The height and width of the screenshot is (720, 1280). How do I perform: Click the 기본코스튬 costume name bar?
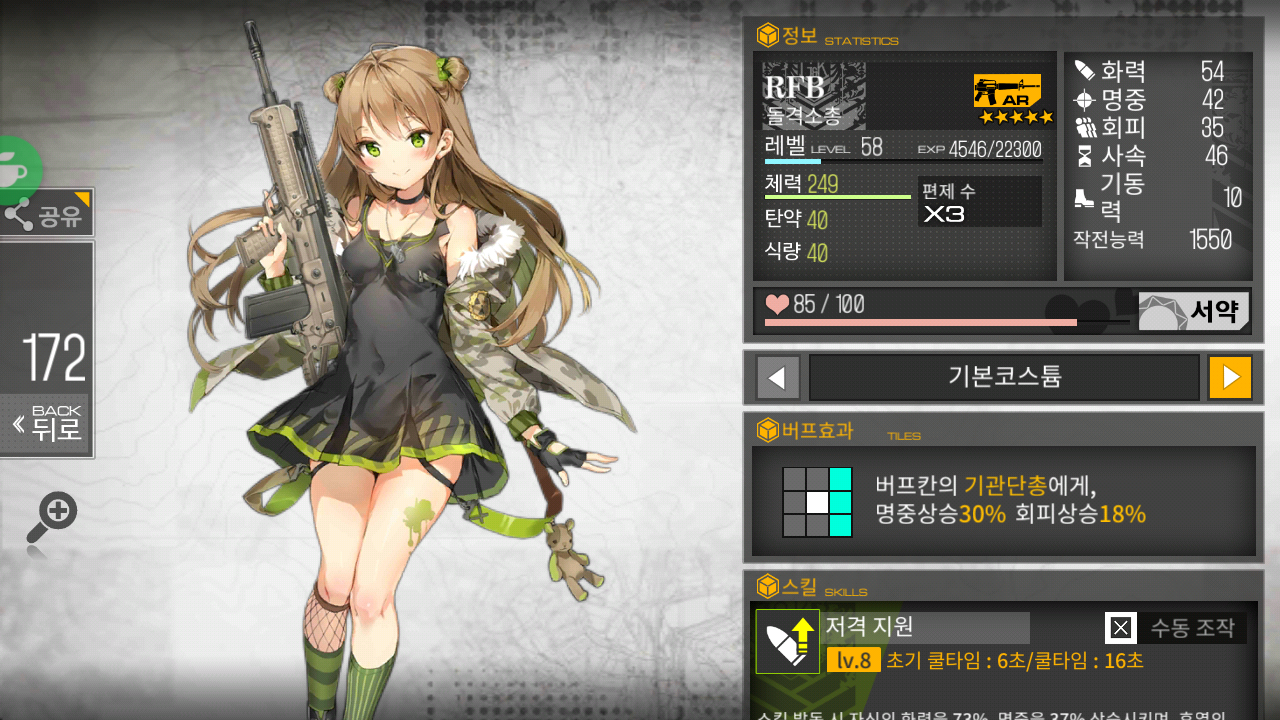[1004, 377]
